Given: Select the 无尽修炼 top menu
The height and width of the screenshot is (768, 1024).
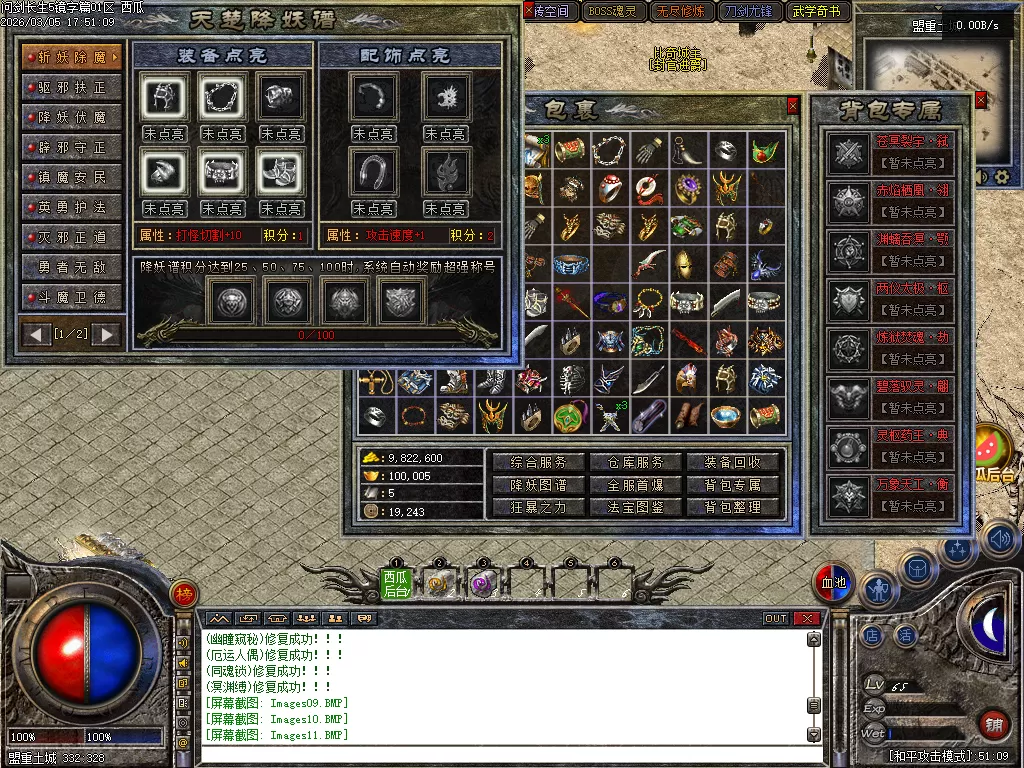Looking at the screenshot, I should (682, 12).
